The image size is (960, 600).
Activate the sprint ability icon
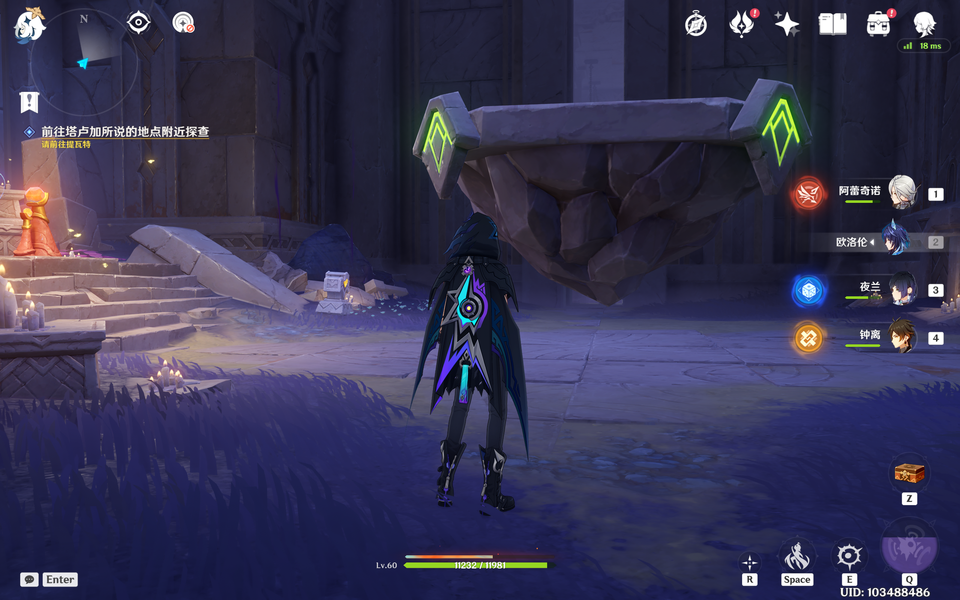[x=797, y=556]
